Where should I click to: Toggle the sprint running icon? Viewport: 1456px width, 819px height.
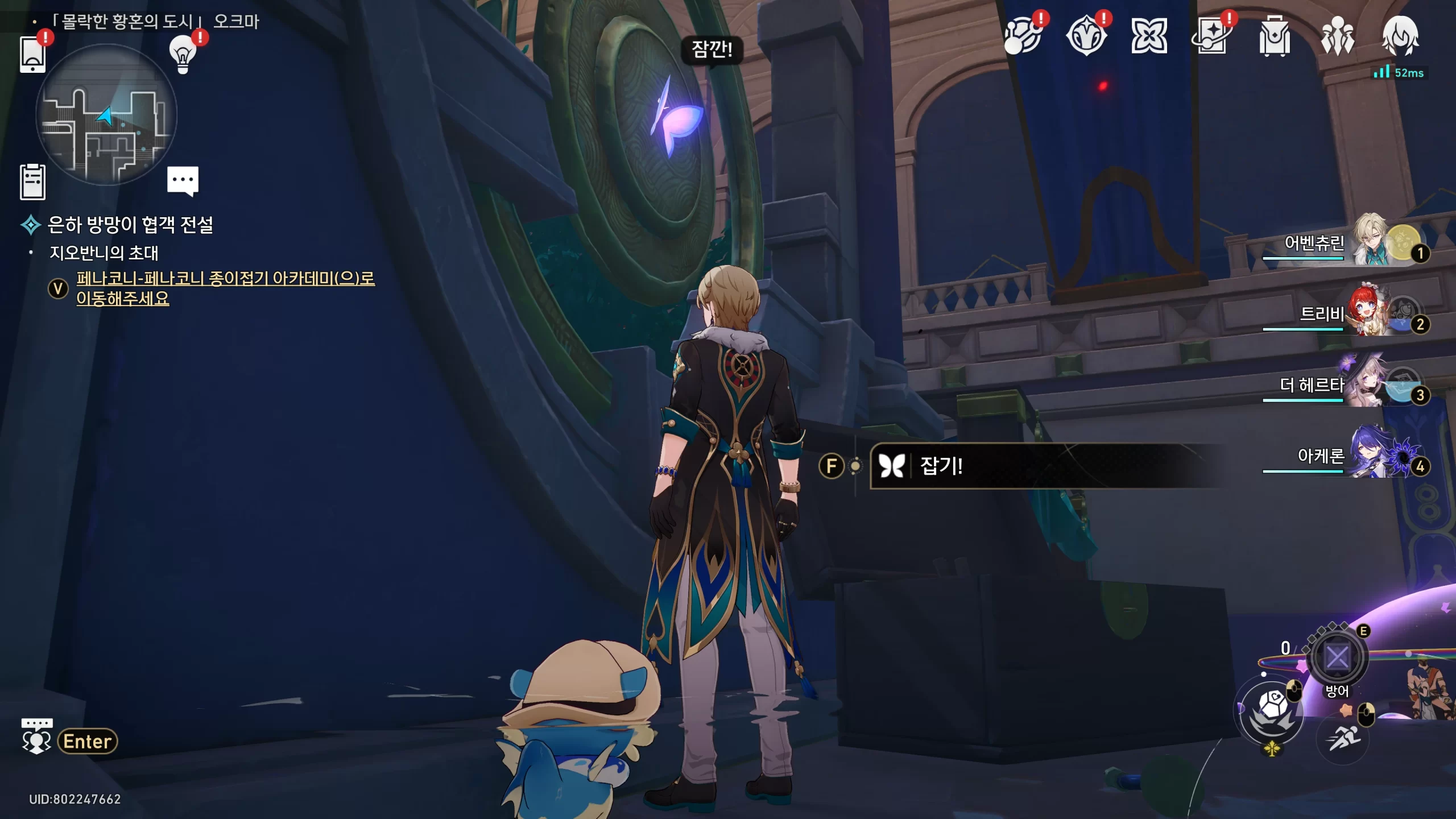pyautogui.click(x=1343, y=738)
